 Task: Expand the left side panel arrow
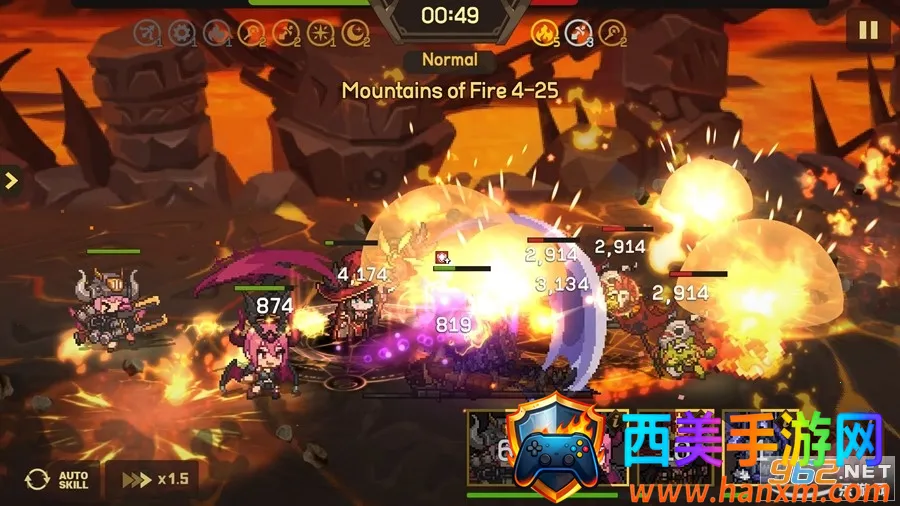click(x=11, y=181)
